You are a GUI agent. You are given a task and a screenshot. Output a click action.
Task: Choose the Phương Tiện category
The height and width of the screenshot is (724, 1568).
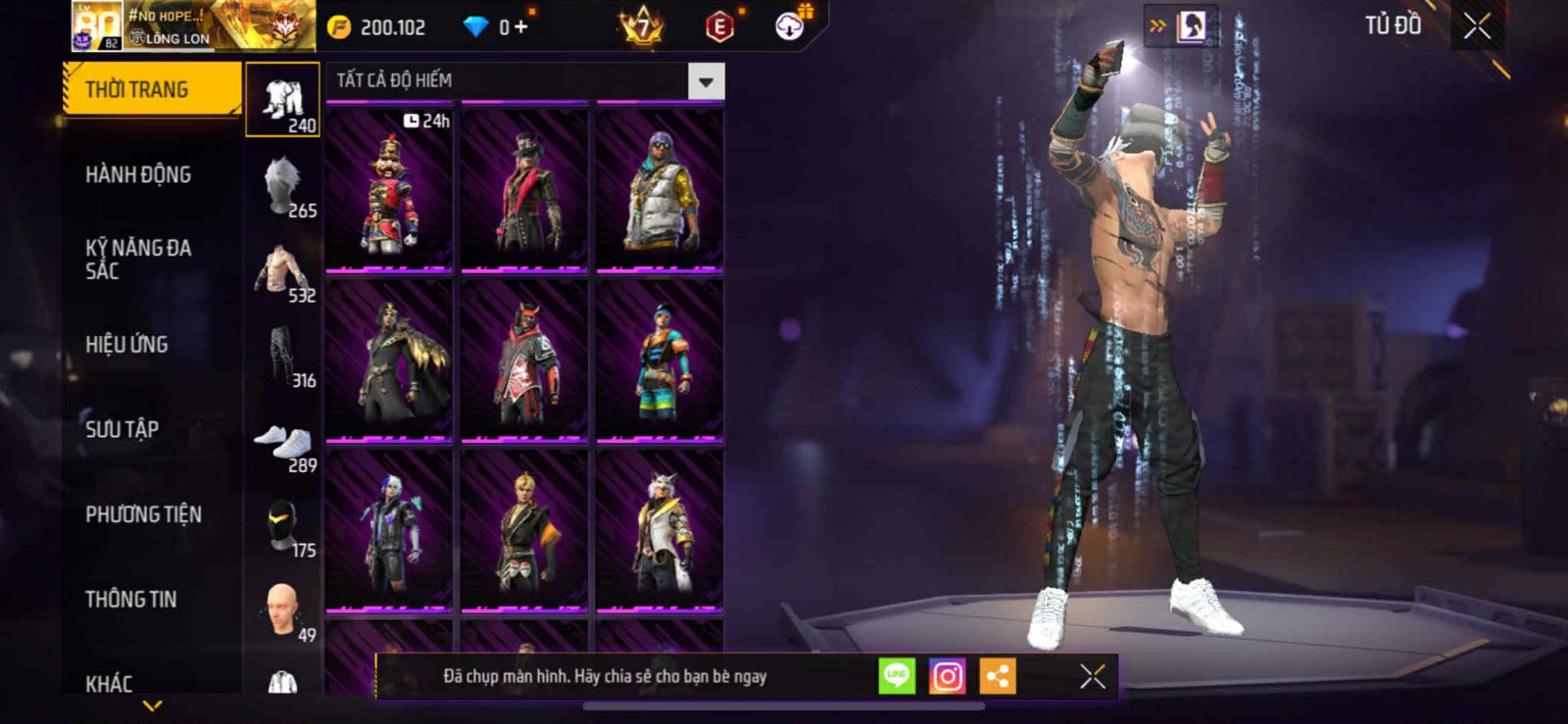coord(143,514)
